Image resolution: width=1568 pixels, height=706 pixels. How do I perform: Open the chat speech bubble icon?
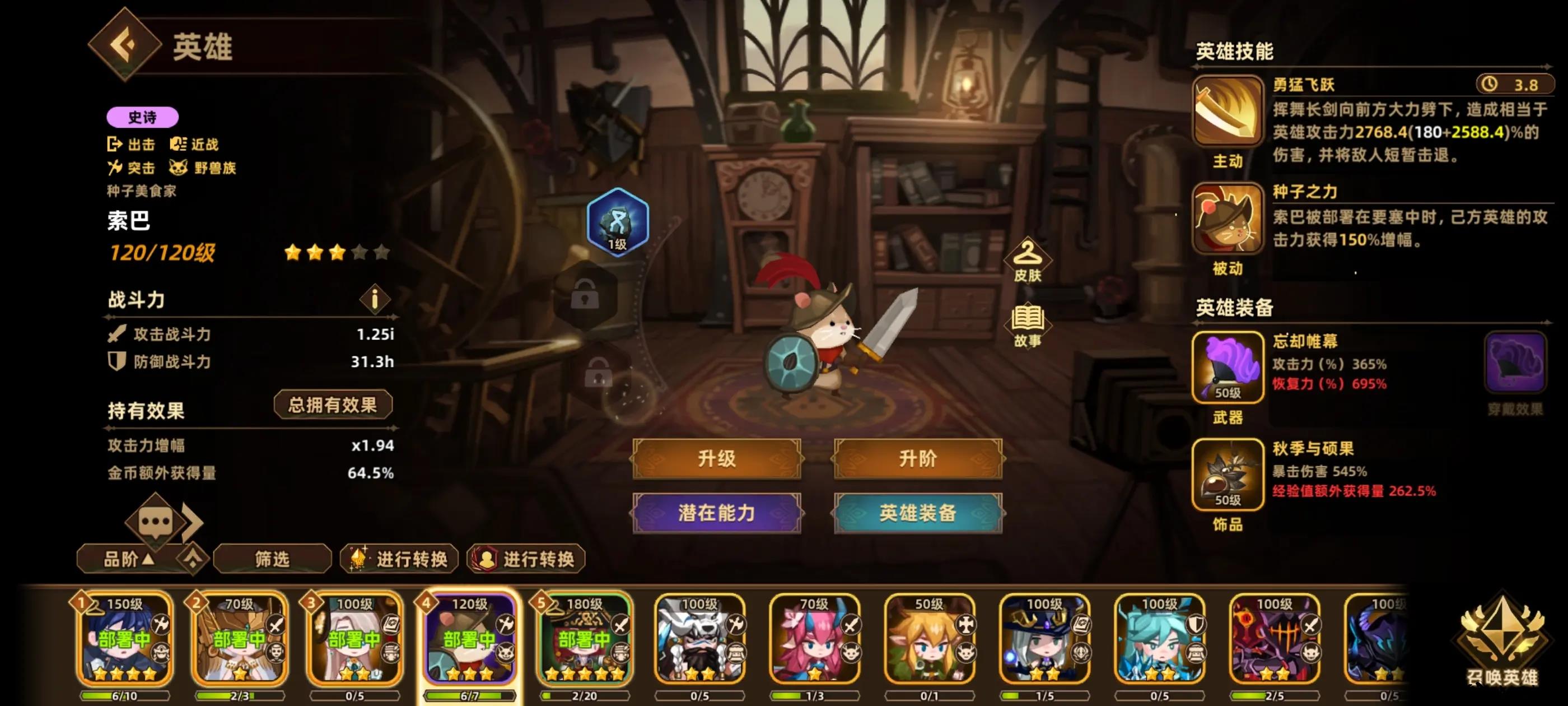155,522
